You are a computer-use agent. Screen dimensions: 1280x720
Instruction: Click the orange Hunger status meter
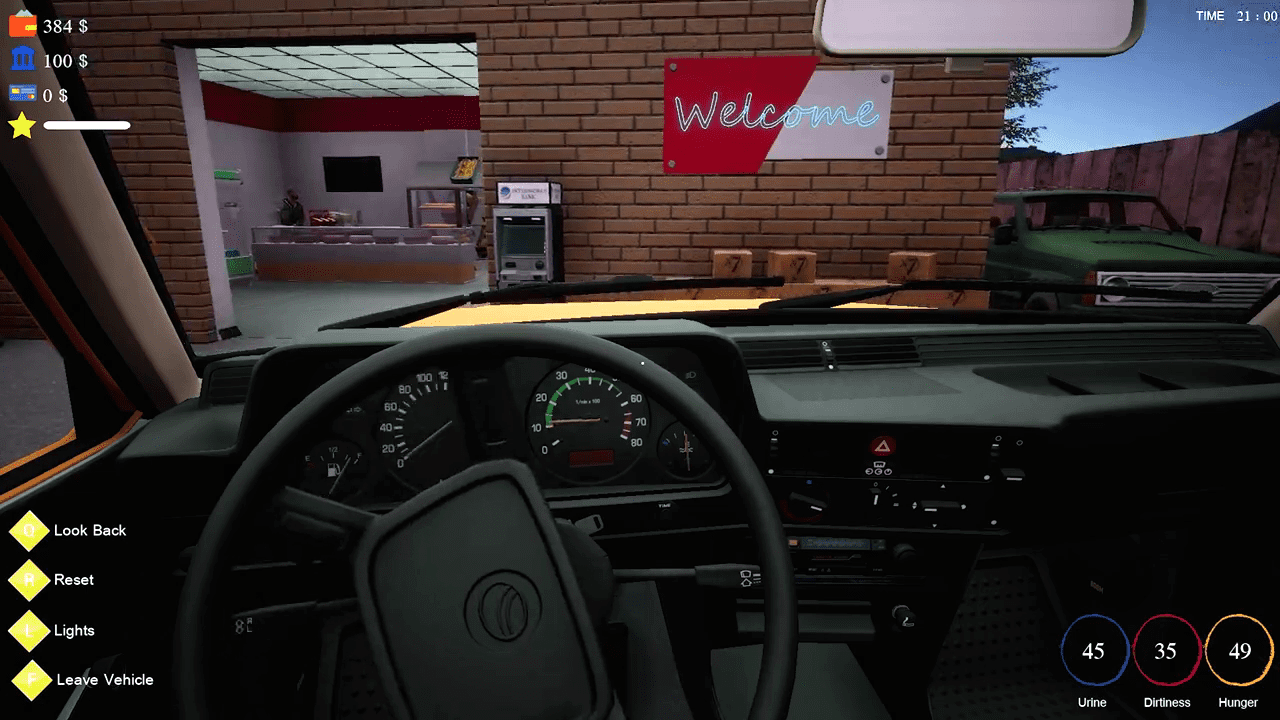1239,651
